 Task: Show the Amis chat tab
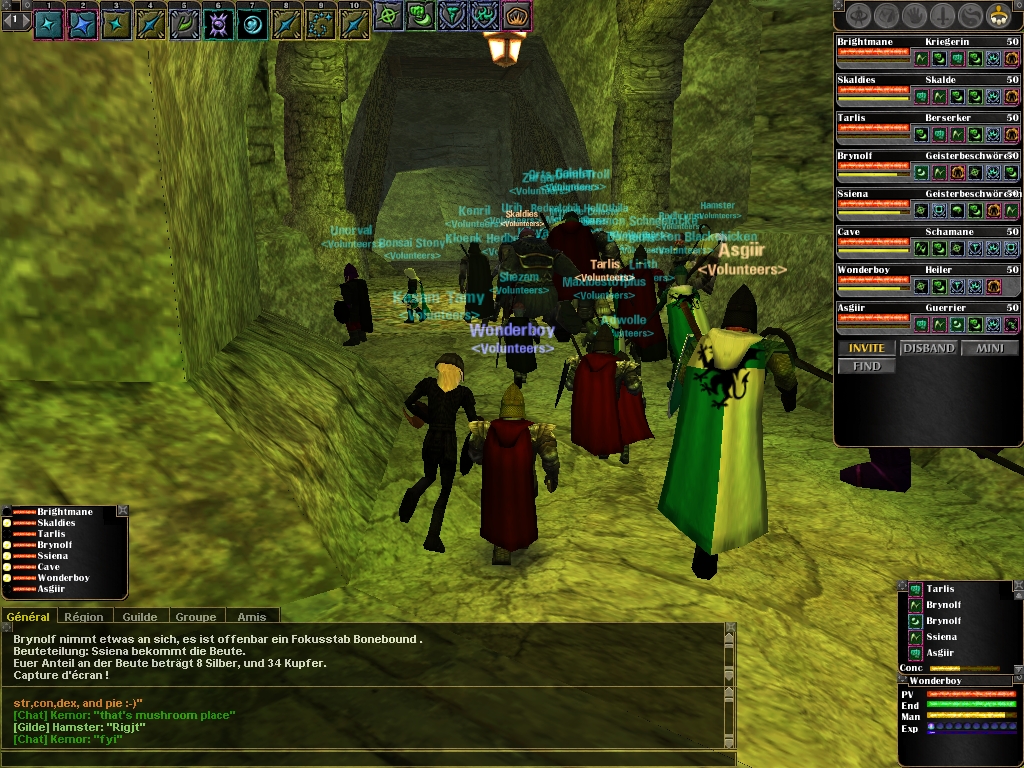pos(251,617)
